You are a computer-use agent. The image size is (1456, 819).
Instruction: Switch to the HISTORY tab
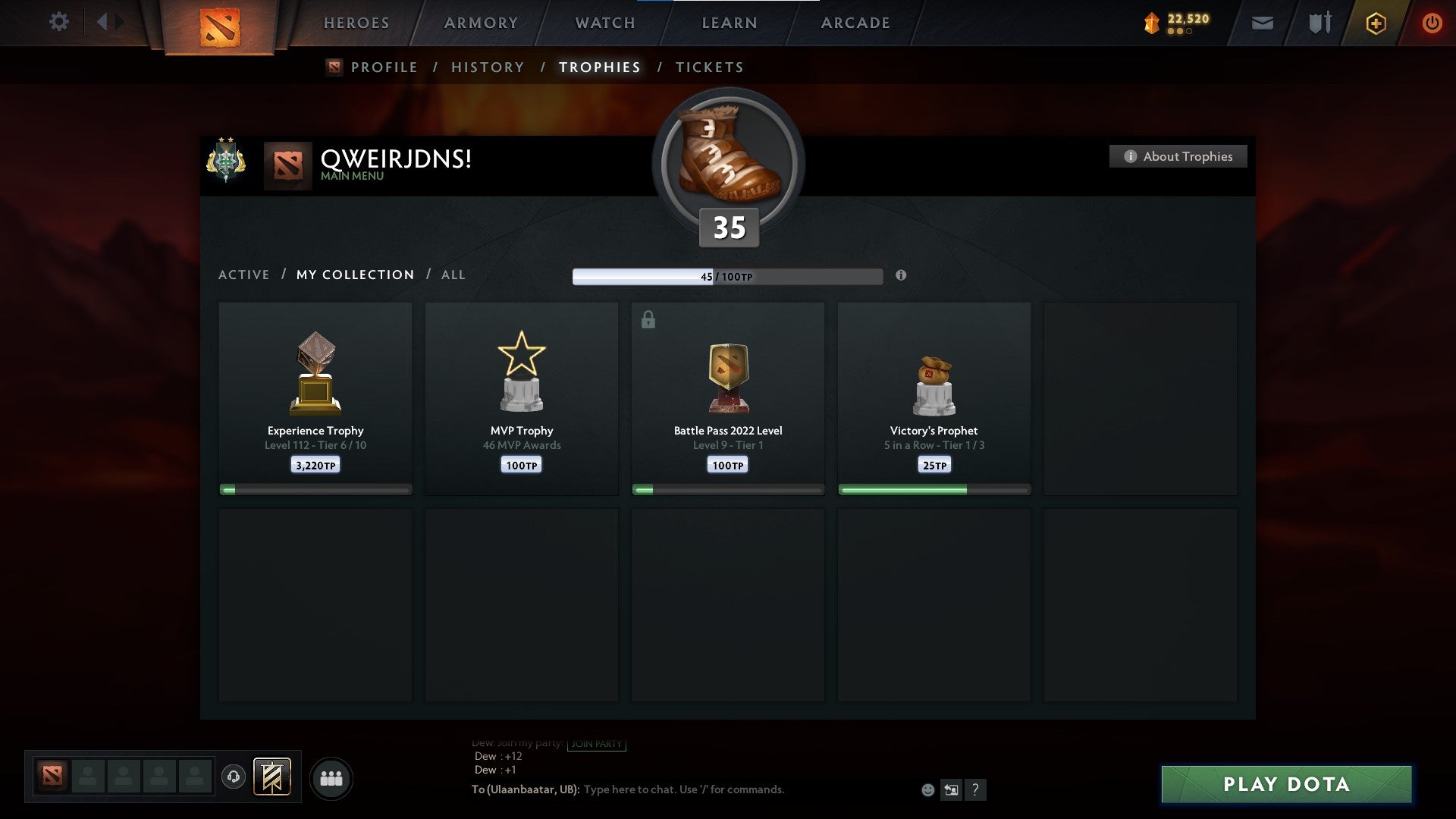coord(488,67)
